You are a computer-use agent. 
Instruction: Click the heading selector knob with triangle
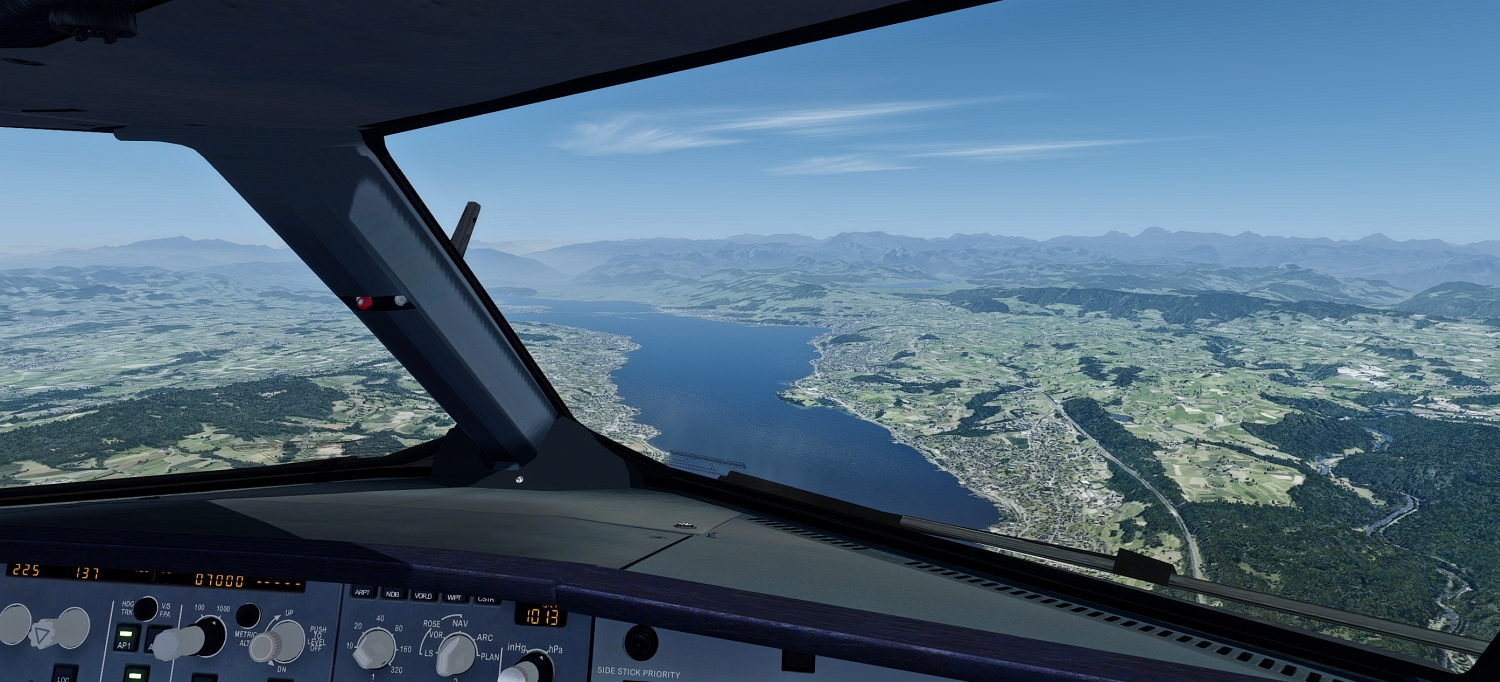click(42, 630)
